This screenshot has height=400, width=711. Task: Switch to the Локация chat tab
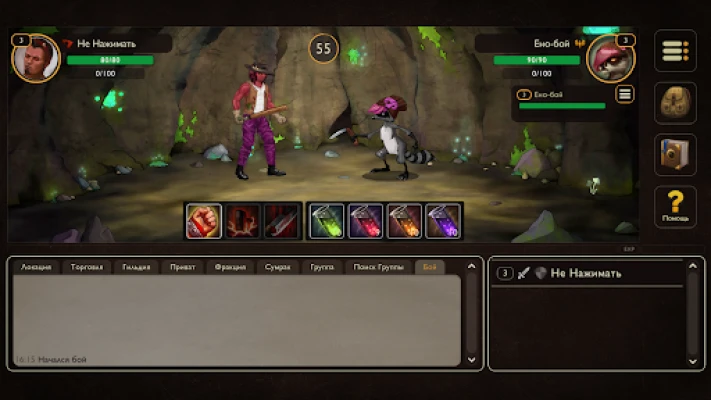[37, 268]
